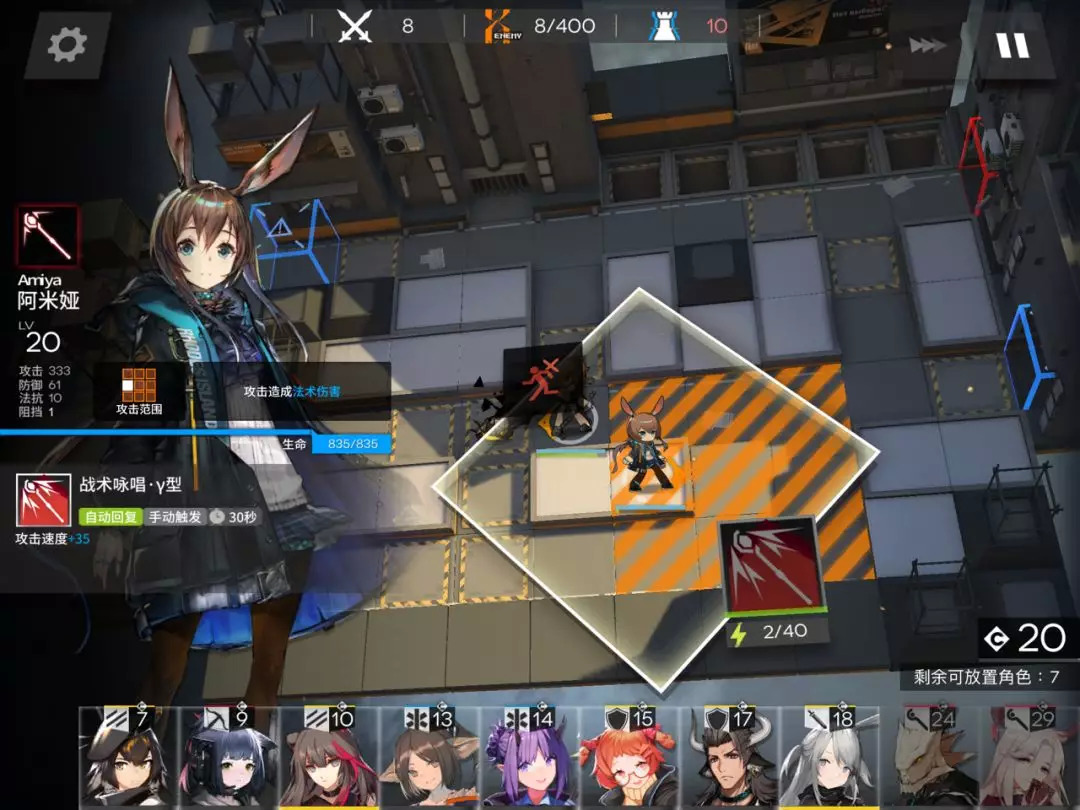Screen dimensions: 1080x810
Task: Open the settings gear menu
Action: tap(67, 45)
